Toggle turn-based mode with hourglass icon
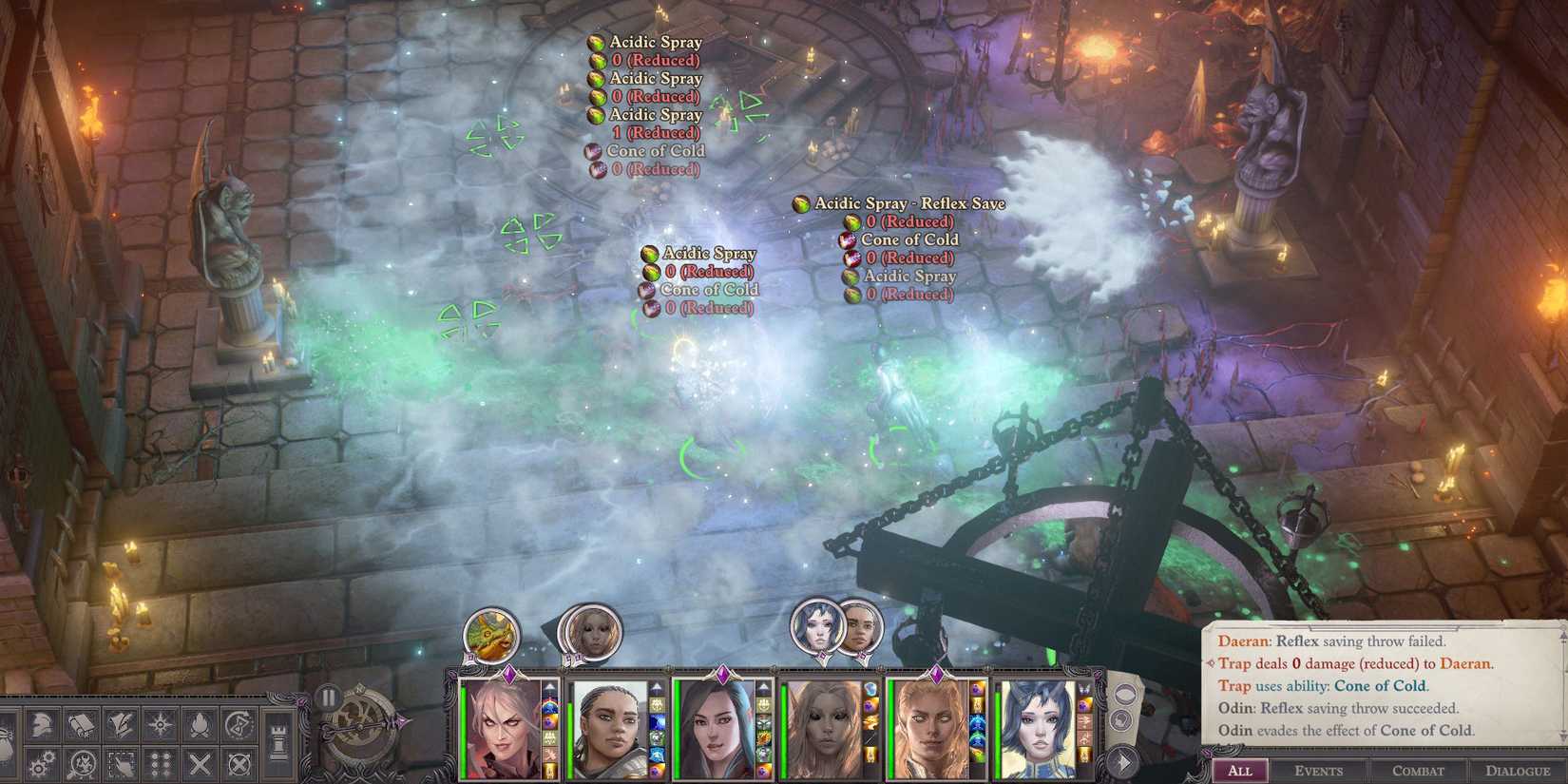The height and width of the screenshot is (784, 1568). coord(239,725)
